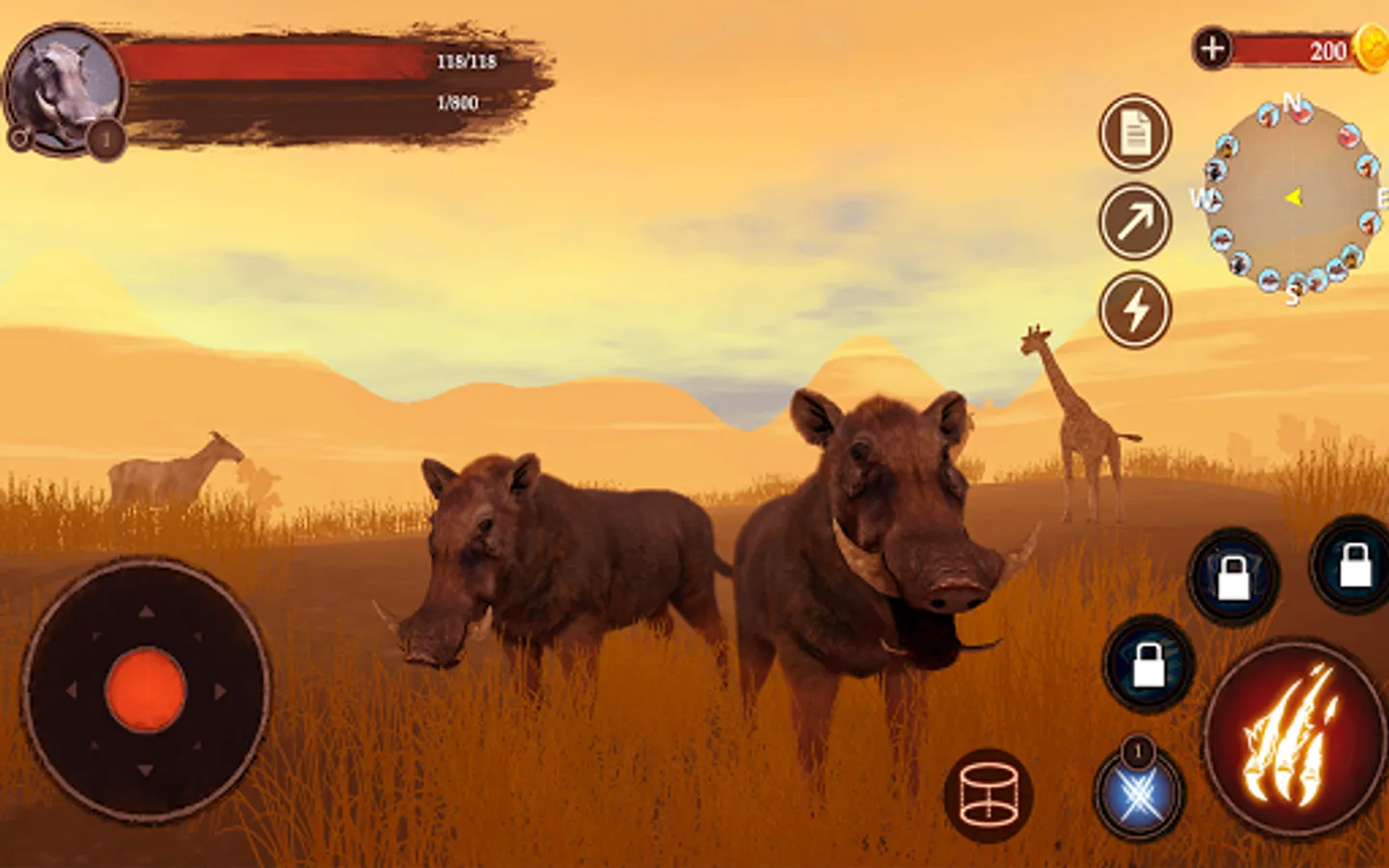Click the orange joystick thumb pad
Viewport: 1389px width, 868px height.
pyautogui.click(x=146, y=691)
